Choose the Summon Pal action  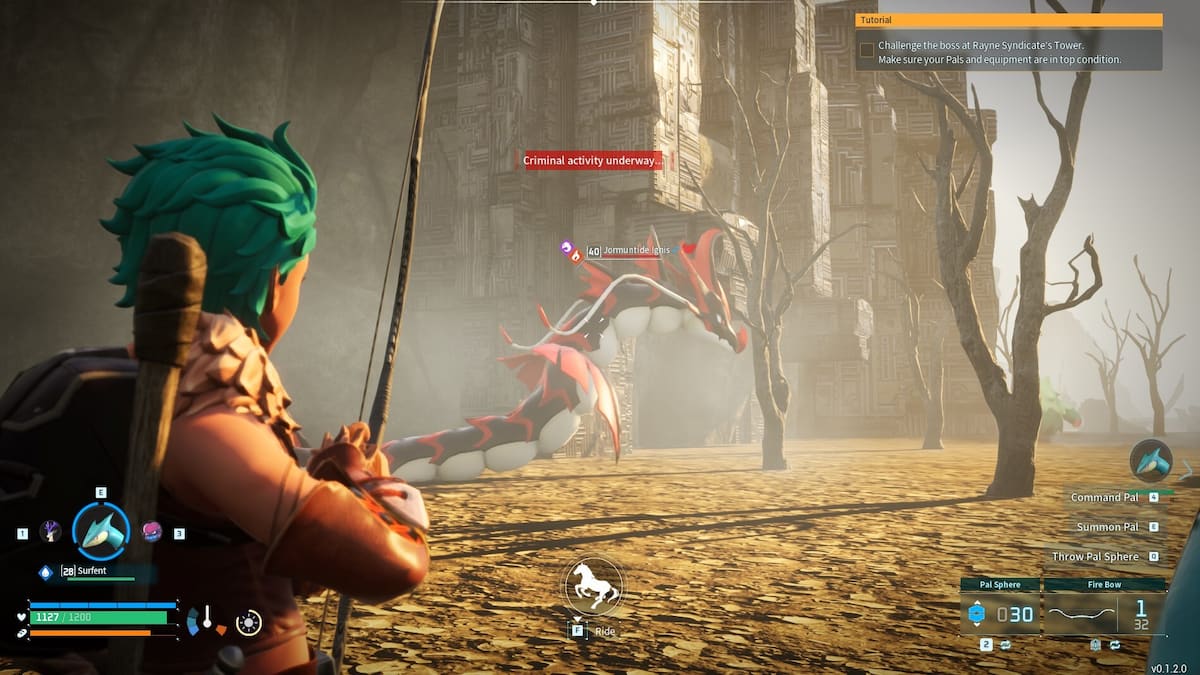click(1108, 527)
